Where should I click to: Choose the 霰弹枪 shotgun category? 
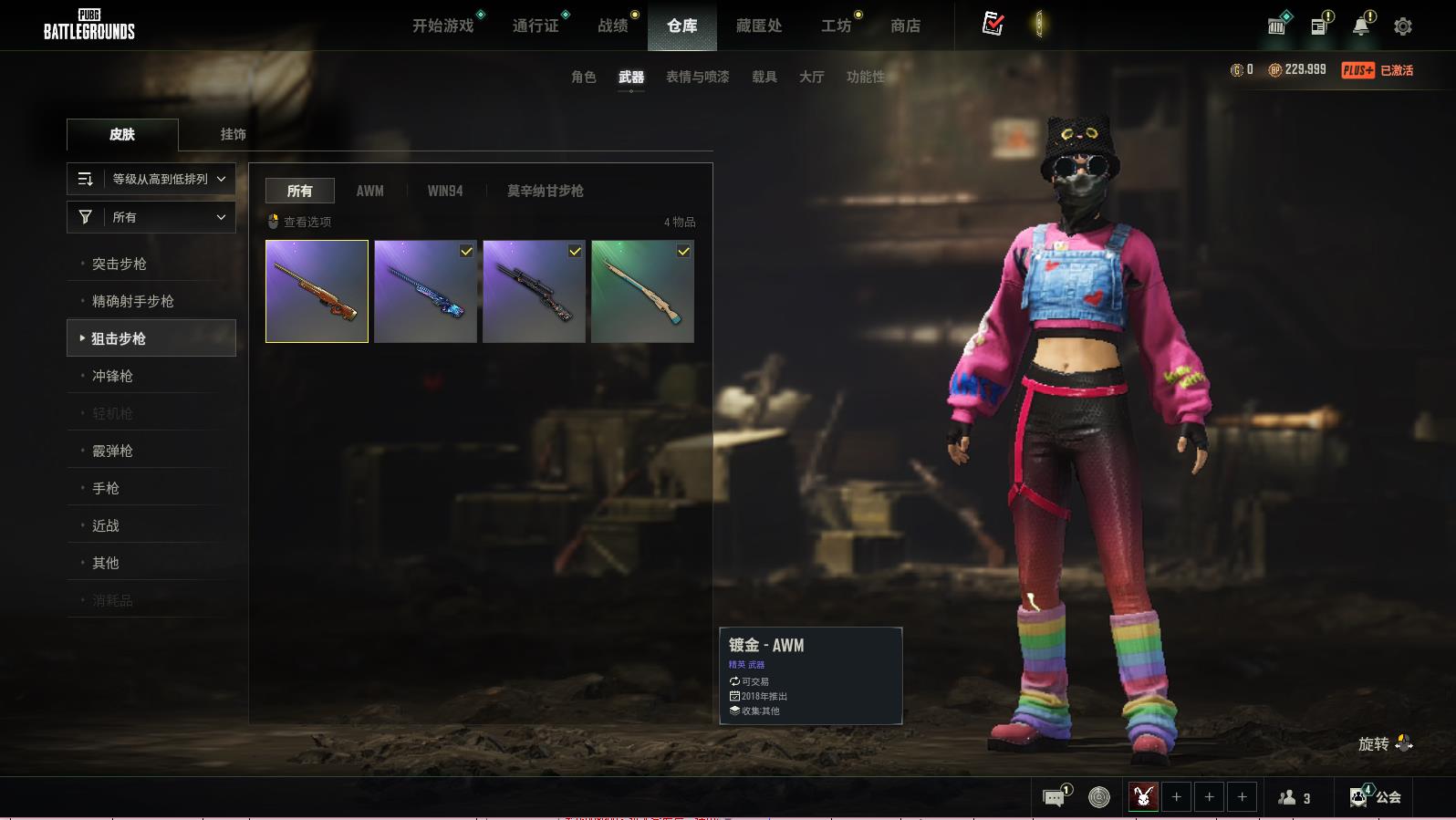[112, 451]
